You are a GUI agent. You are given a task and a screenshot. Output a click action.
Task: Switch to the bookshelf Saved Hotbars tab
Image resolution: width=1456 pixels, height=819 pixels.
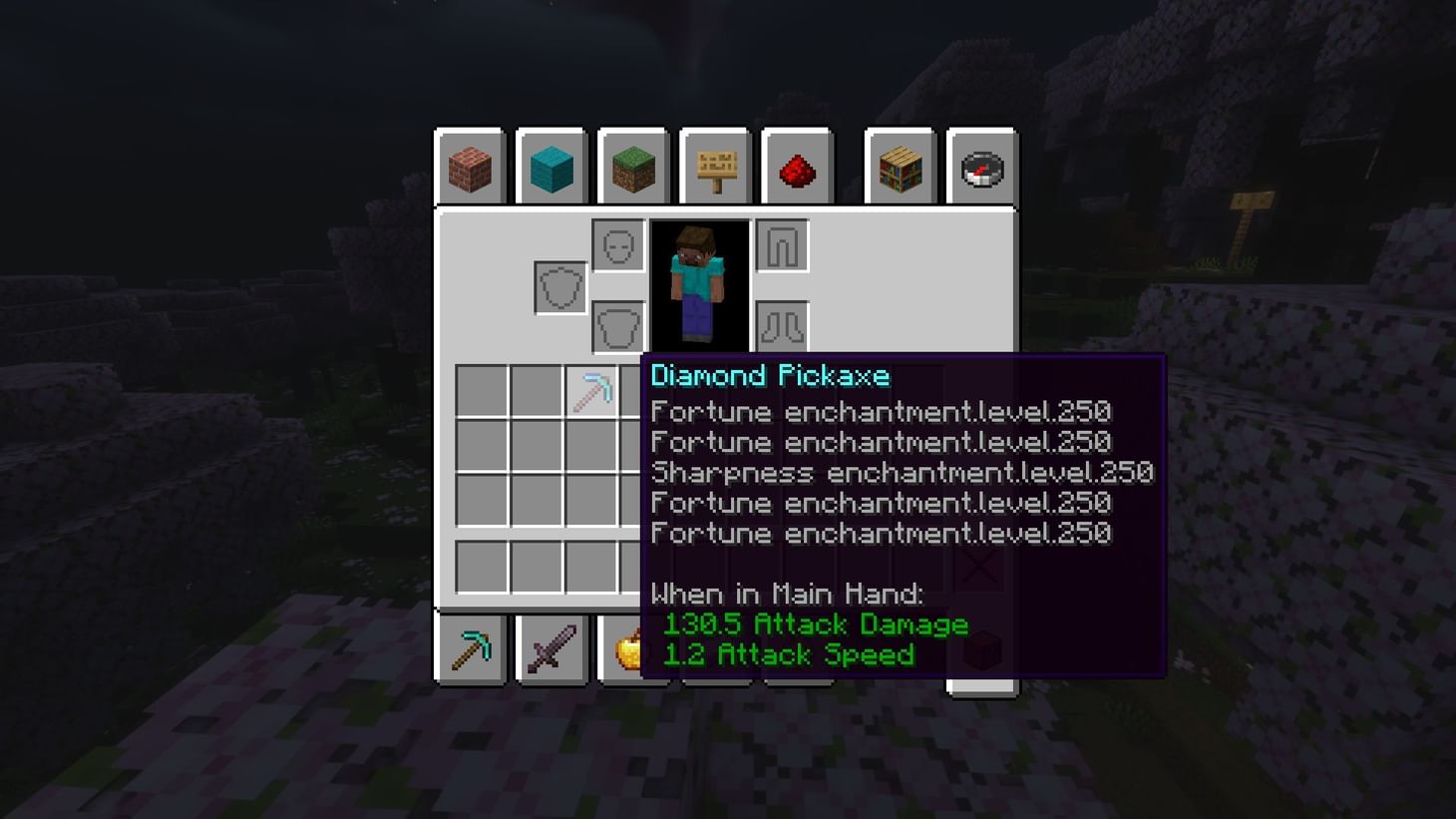tap(900, 168)
